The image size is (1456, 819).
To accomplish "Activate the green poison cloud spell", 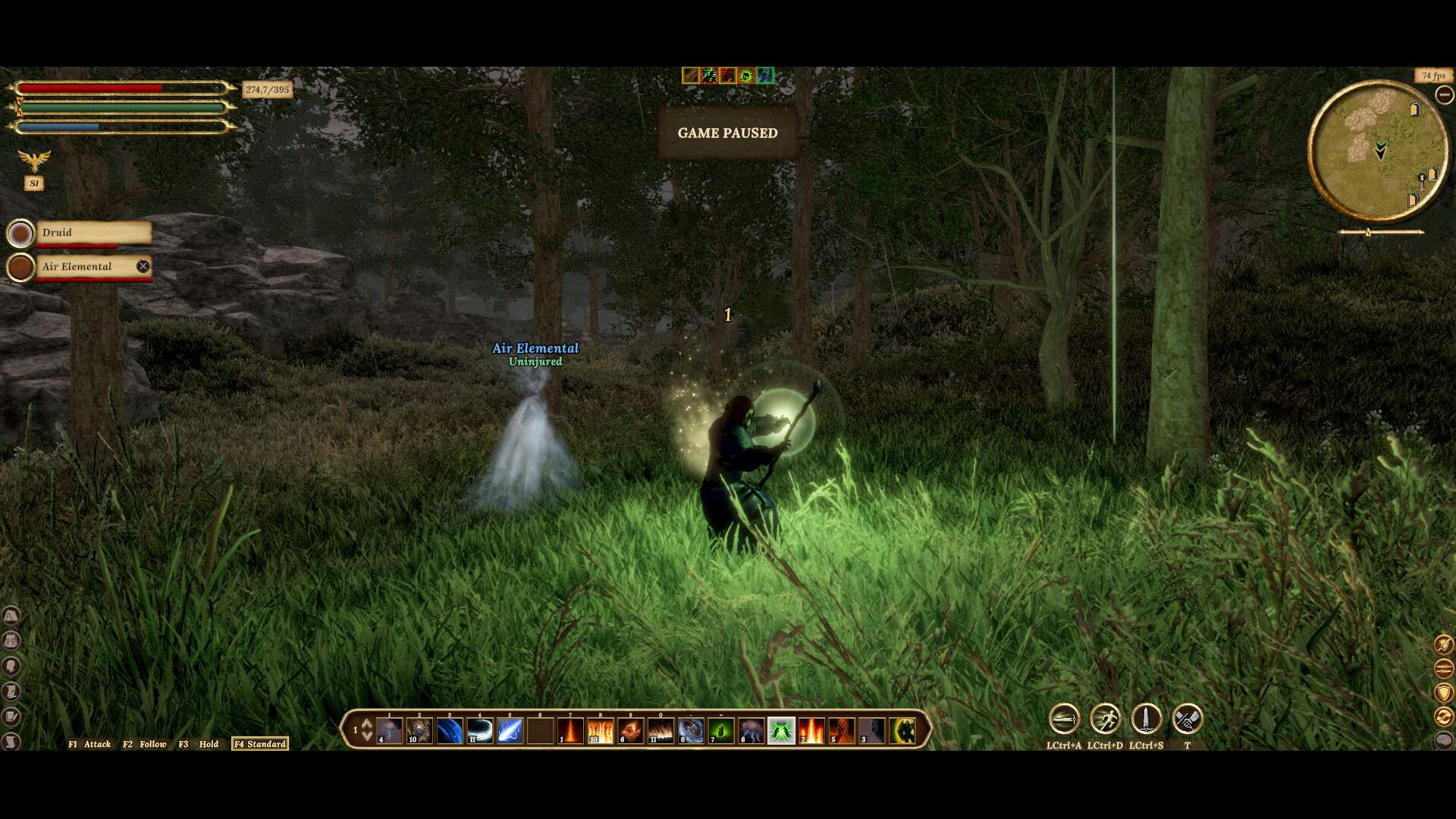I will pos(720,731).
